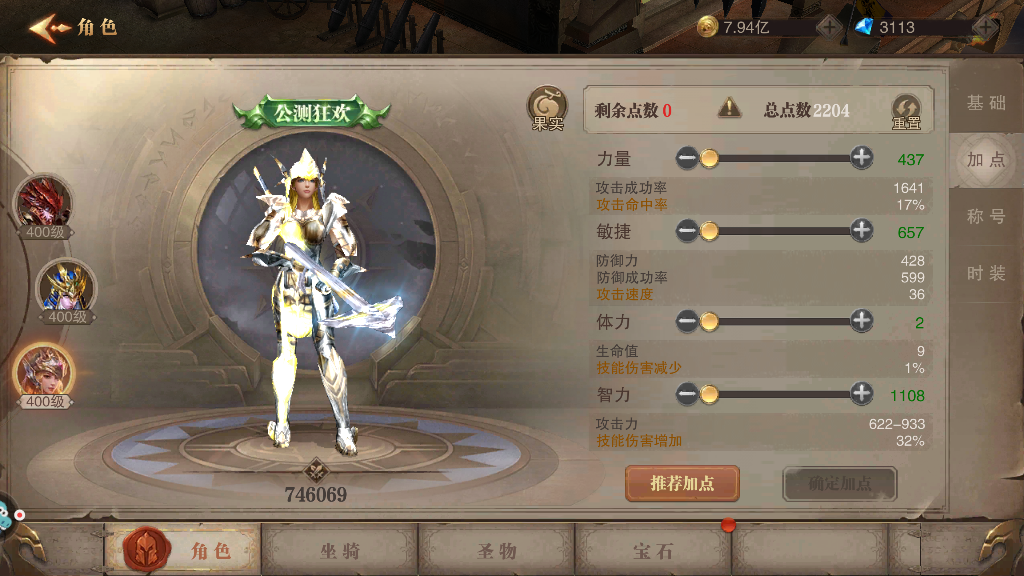The width and height of the screenshot is (1024, 576).
Task: Decrease 力量 with the minus button
Action: 687,157
